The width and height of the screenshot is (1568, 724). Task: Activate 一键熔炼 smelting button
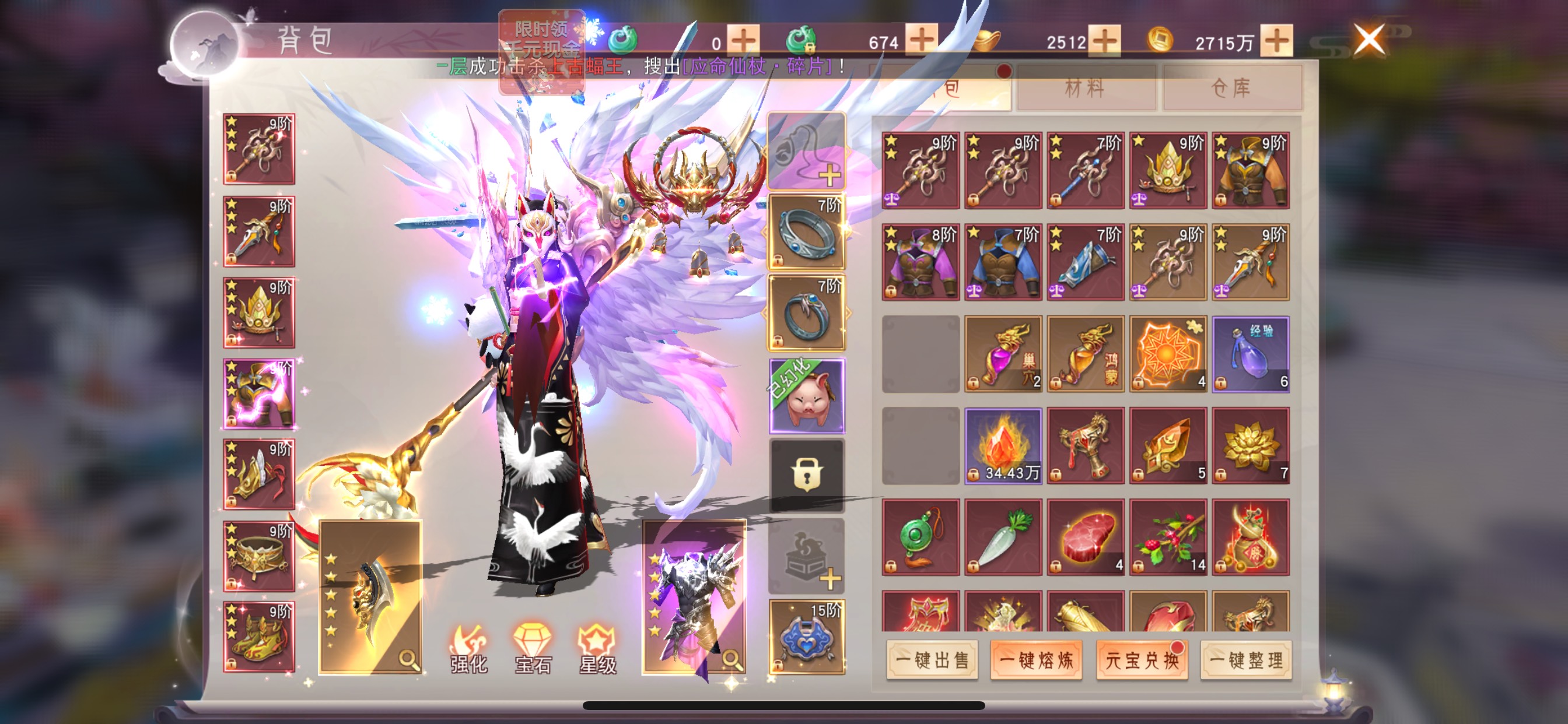click(x=1036, y=659)
